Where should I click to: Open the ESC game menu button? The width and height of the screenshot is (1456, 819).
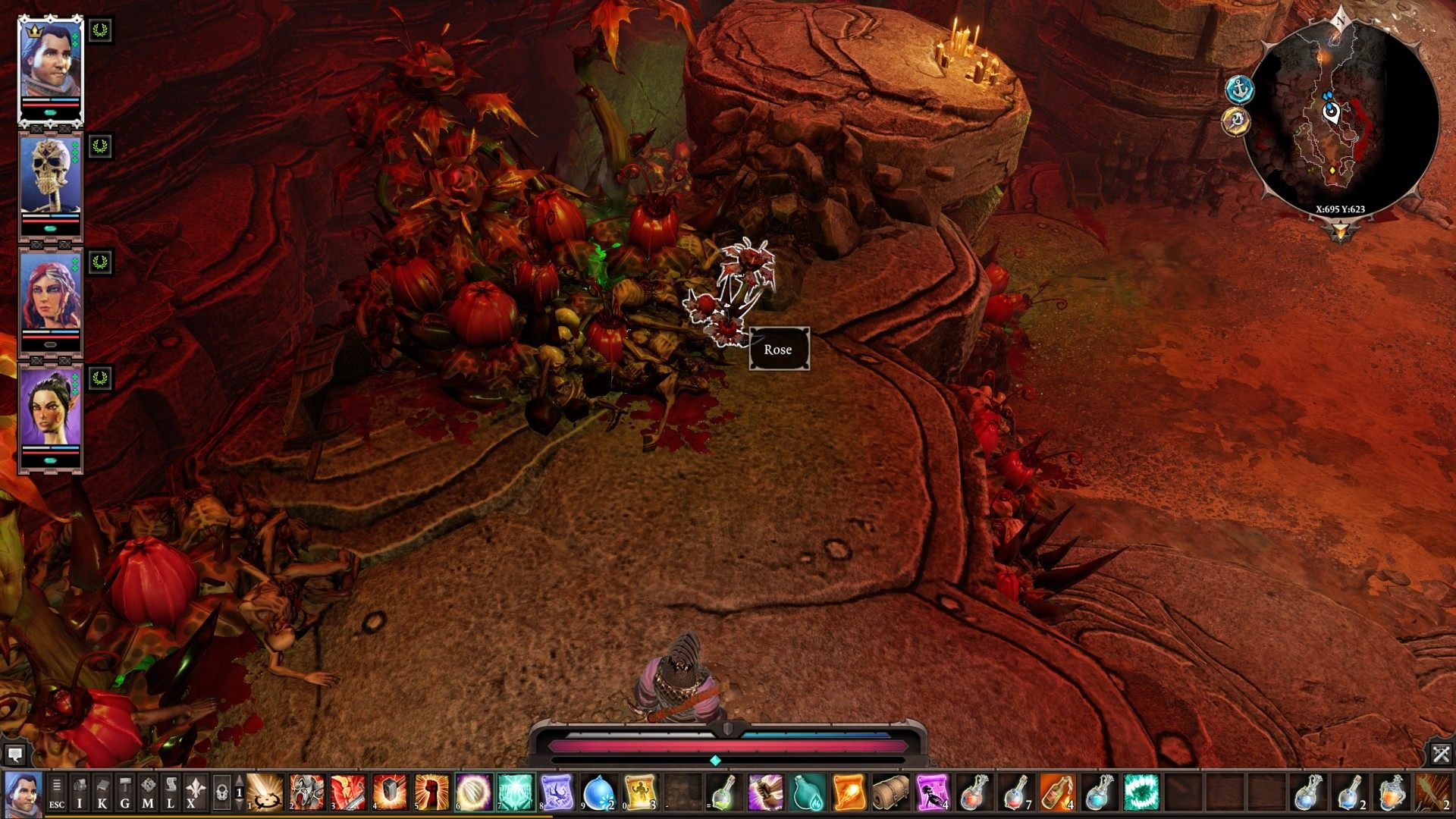pos(57,793)
